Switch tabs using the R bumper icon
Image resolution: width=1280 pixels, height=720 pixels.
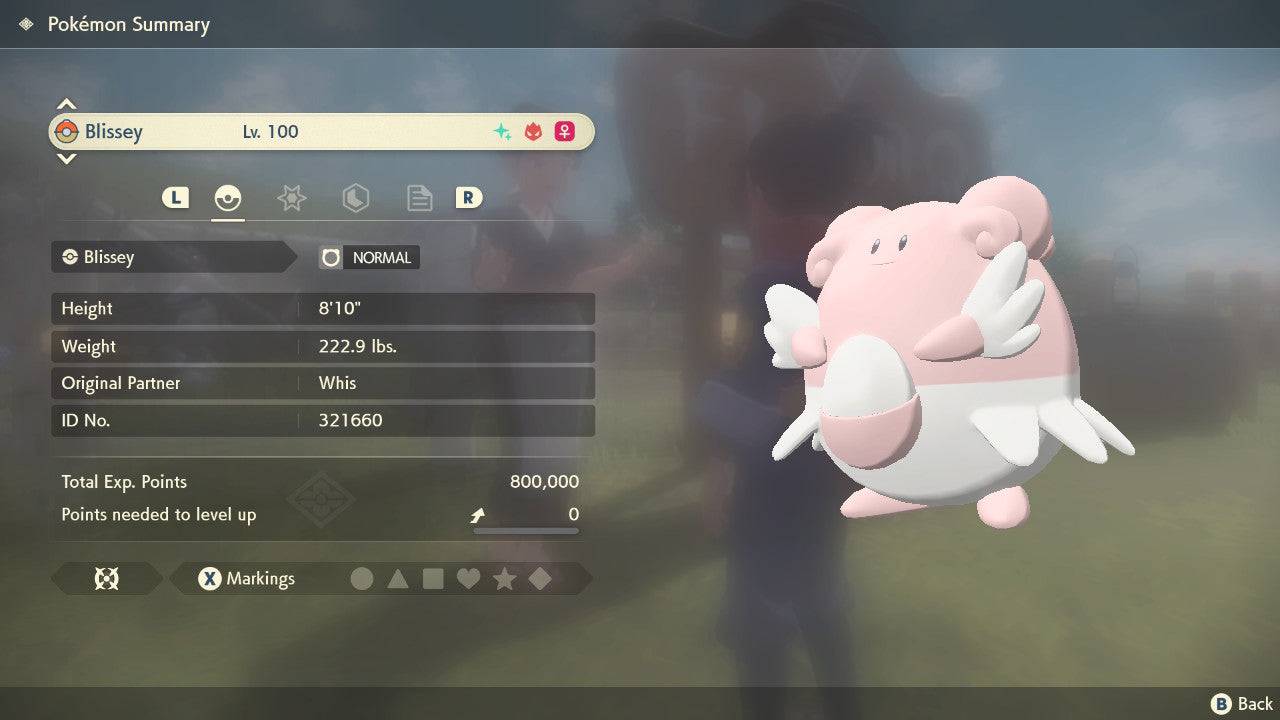coord(469,197)
